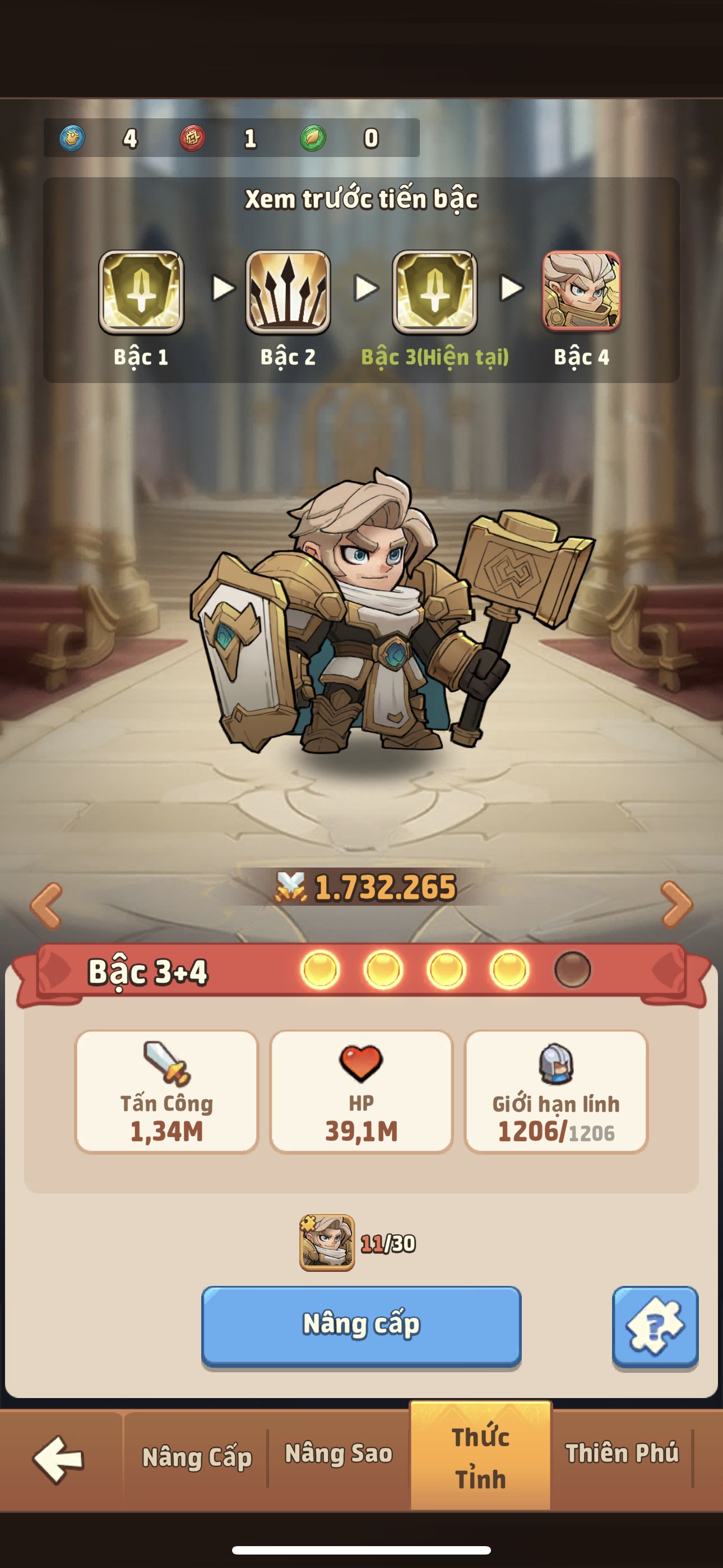Viewport: 723px width, 1568px height.
Task: Show the next hero with right arrow
Action: pos(676,905)
